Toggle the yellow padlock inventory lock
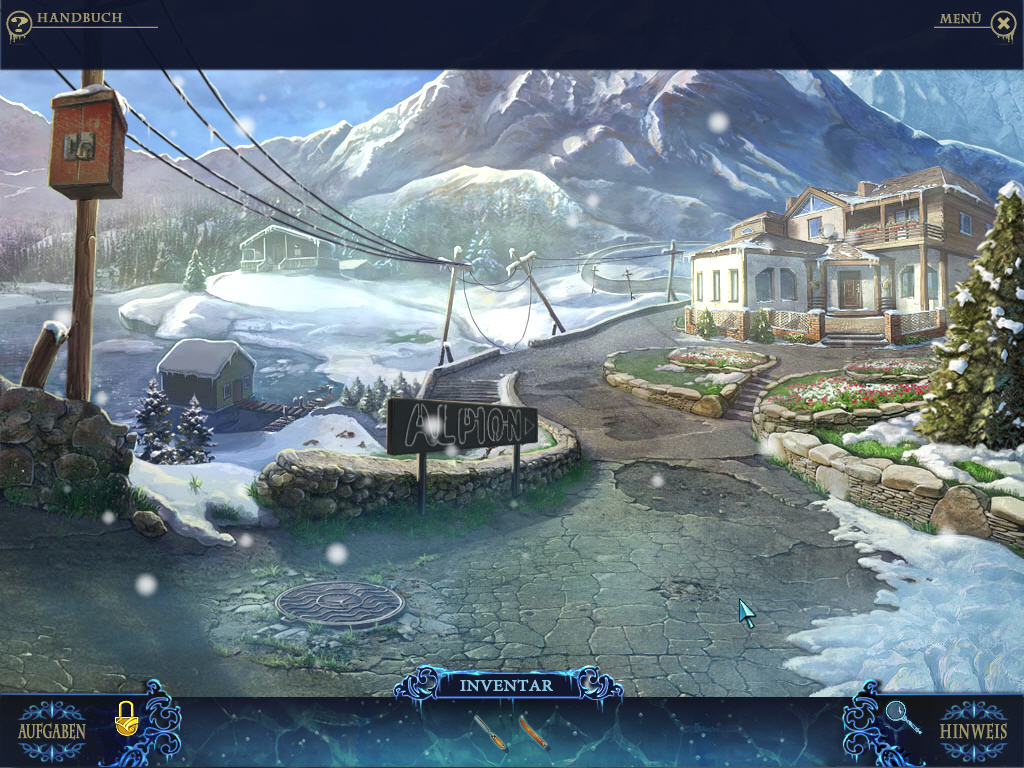This screenshot has width=1024, height=768. [x=126, y=717]
